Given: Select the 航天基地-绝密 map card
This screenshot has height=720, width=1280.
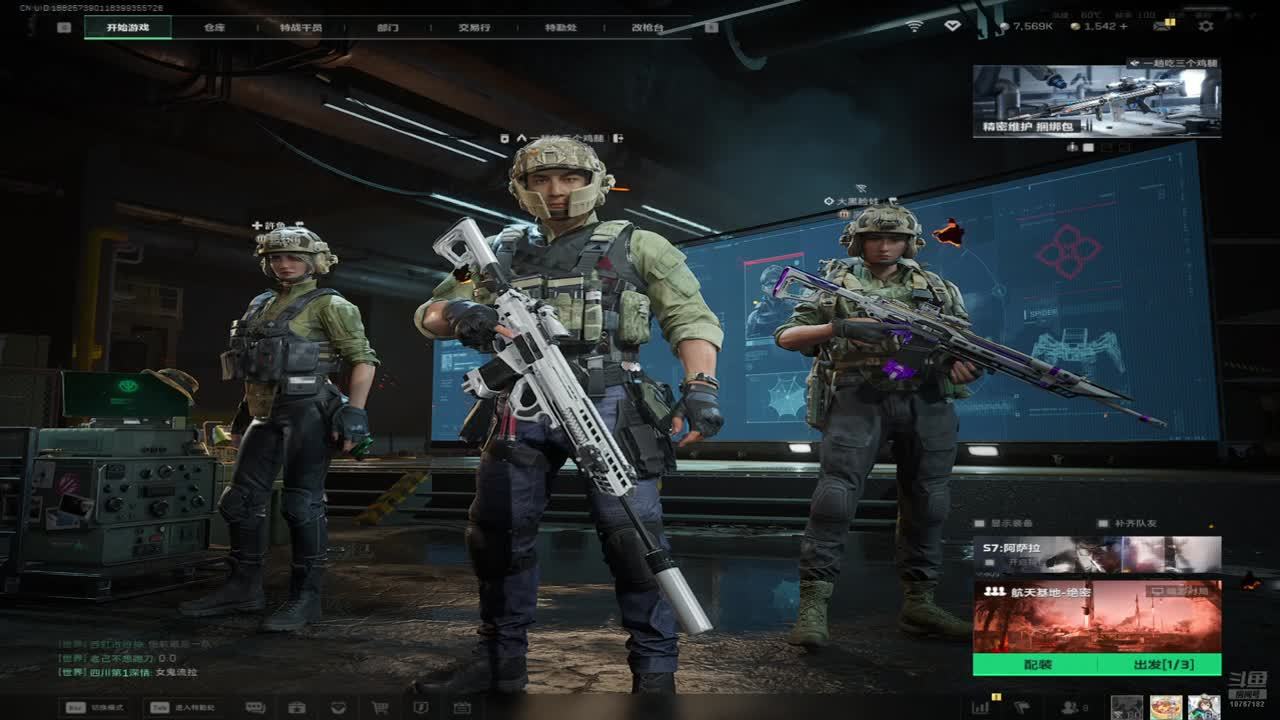Looking at the screenshot, I should pyautogui.click(x=1096, y=616).
